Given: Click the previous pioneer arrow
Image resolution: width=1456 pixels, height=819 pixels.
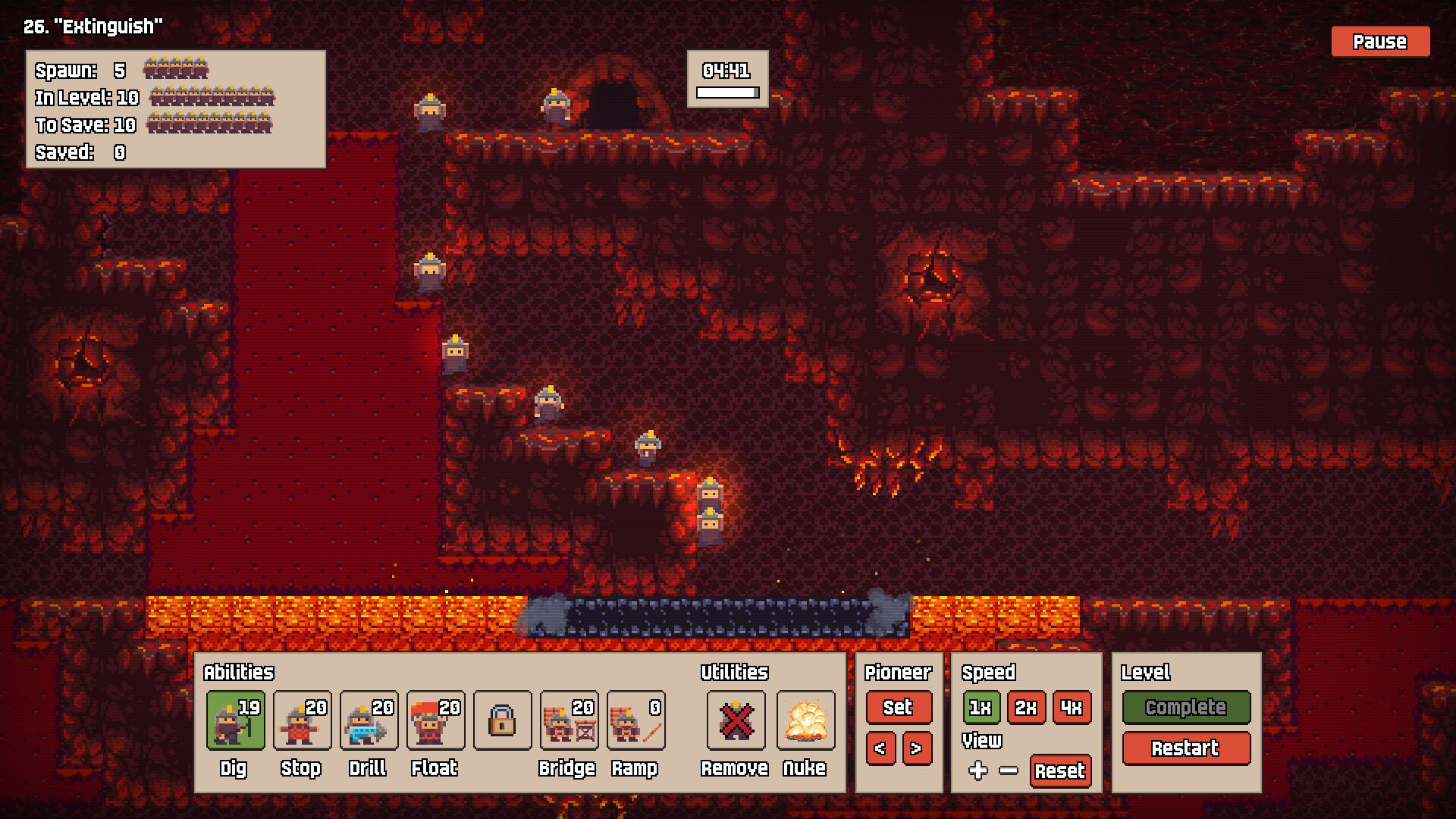Looking at the screenshot, I should (x=880, y=748).
